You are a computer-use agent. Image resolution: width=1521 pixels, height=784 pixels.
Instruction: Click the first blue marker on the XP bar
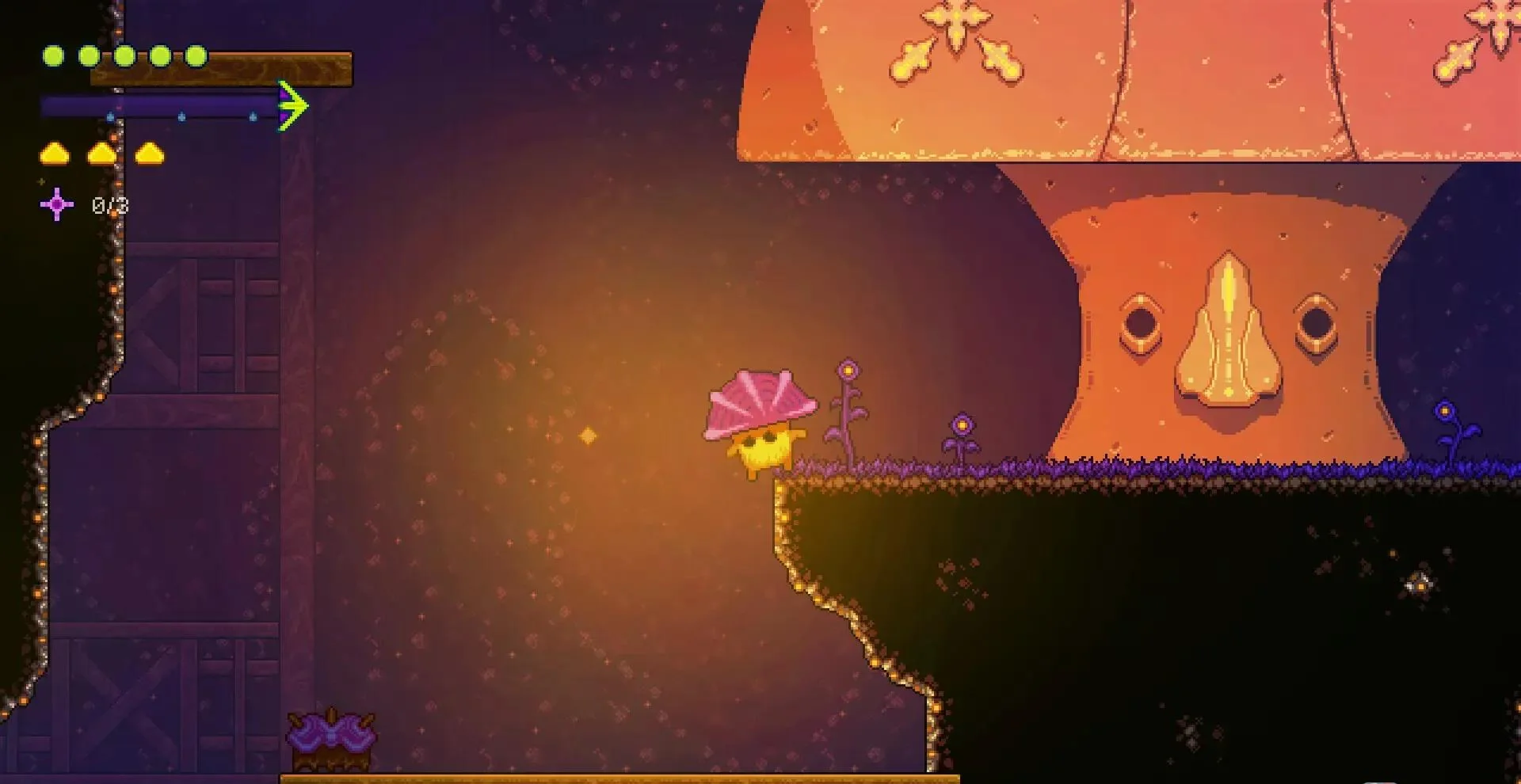click(x=109, y=116)
